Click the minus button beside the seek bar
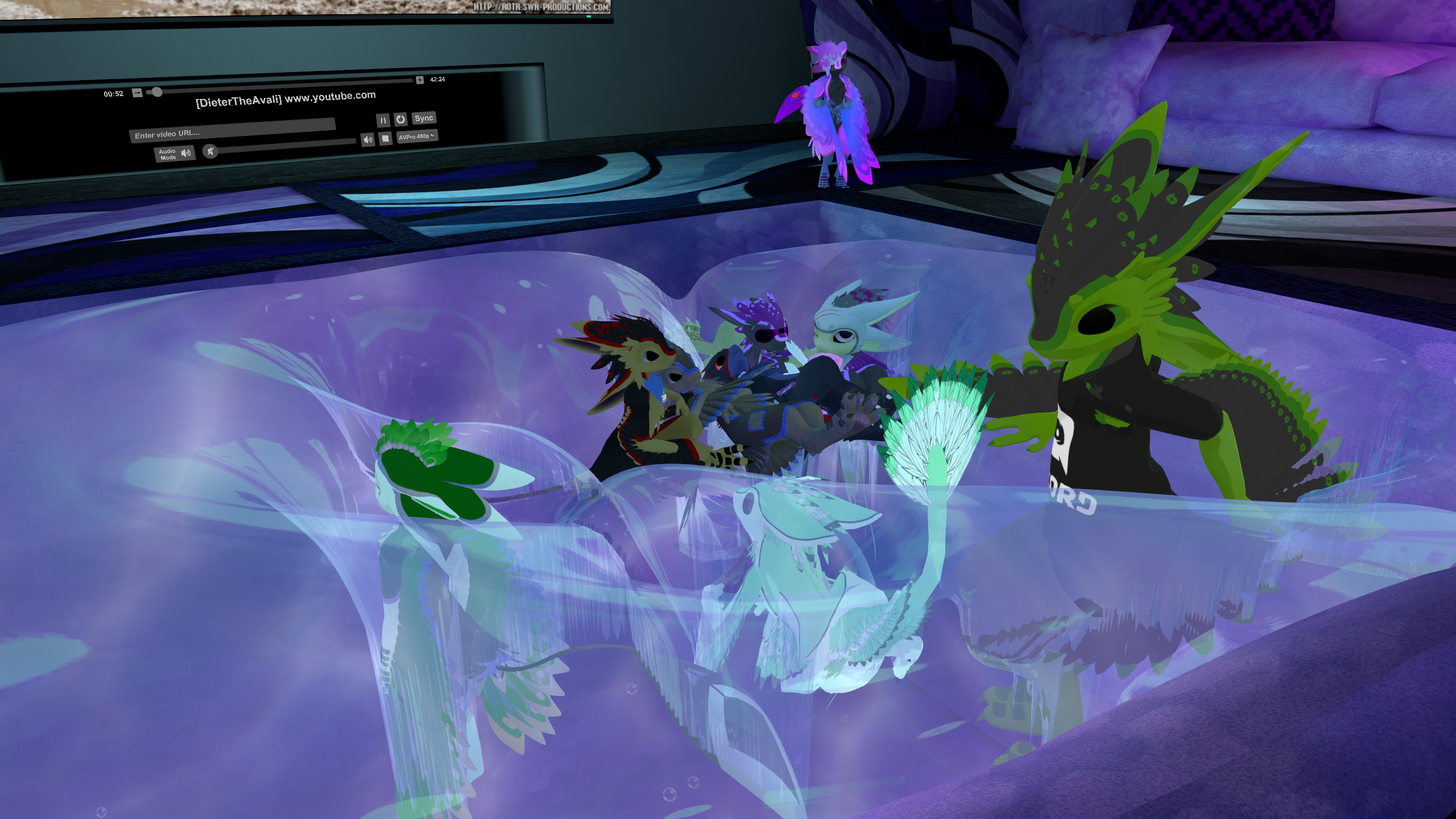Screen dimensions: 1456x819 tap(137, 93)
